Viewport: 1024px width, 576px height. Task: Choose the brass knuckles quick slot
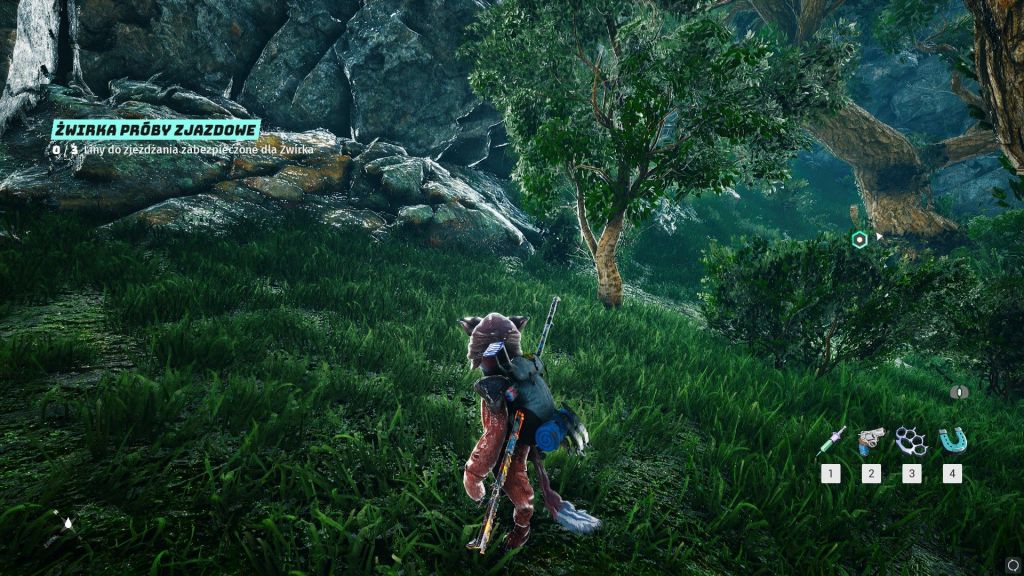[x=911, y=440]
